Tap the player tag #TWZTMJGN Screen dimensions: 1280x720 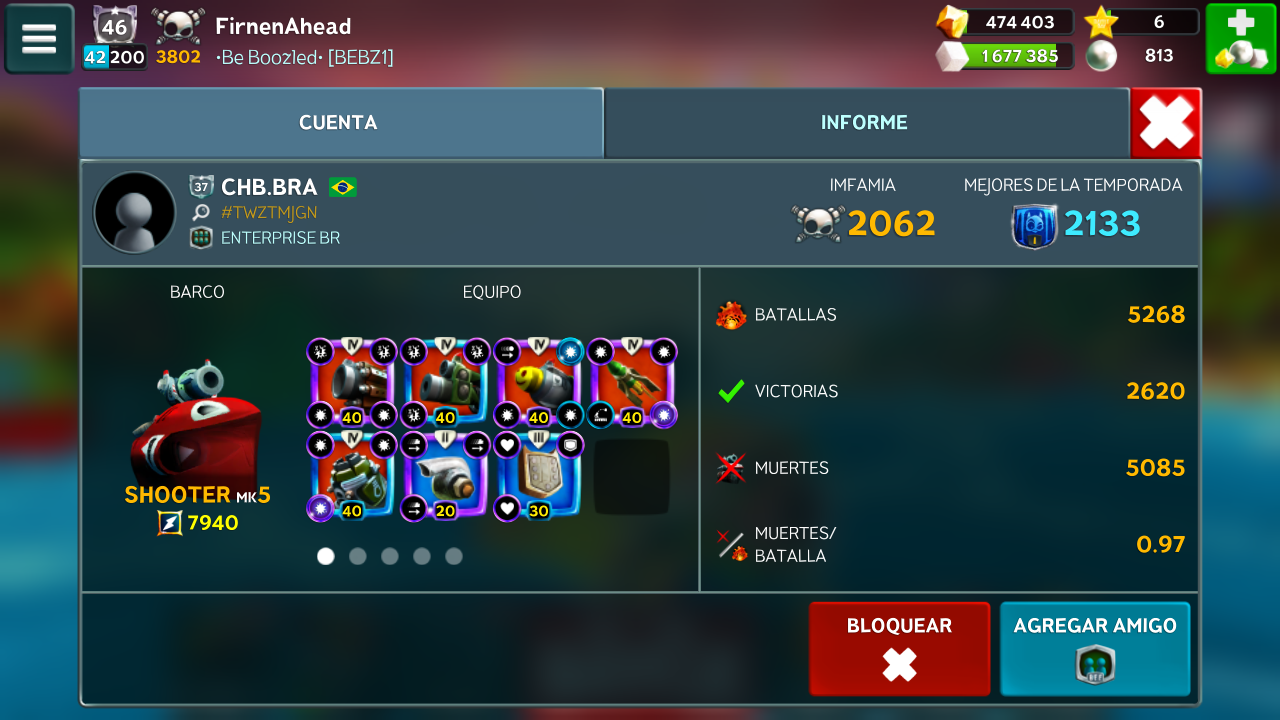point(269,212)
